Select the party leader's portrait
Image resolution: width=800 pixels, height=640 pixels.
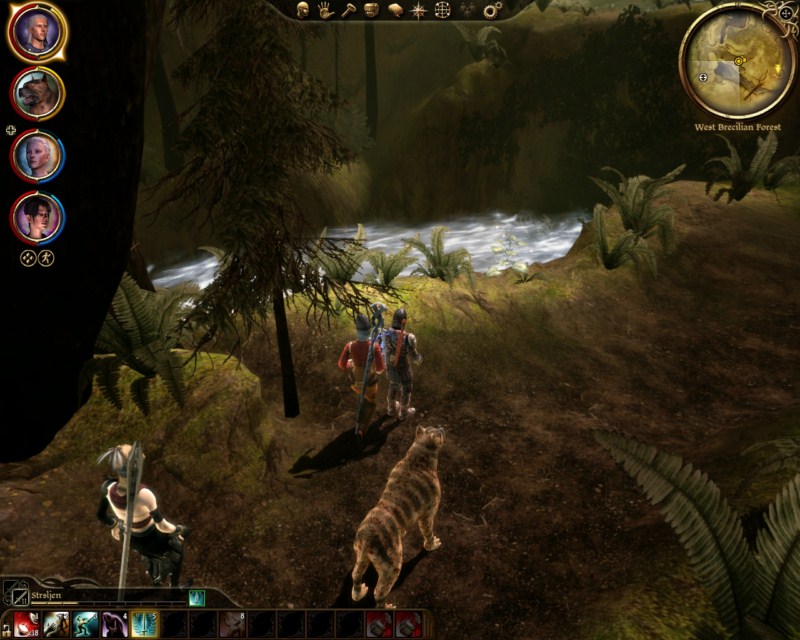37,32
